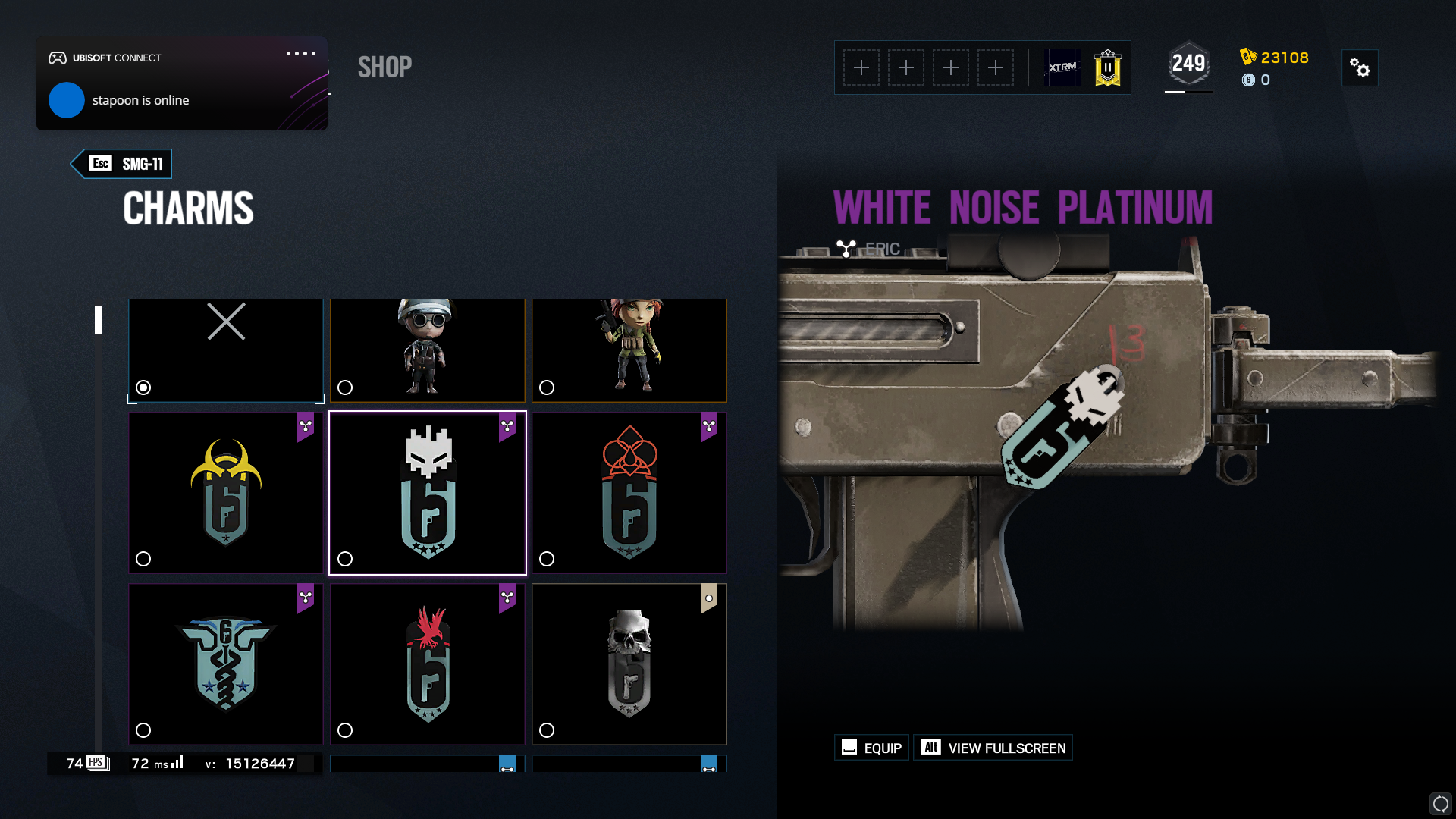The image size is (1456, 819).
Task: Select the crimson phoenix charm thumbnail
Action: point(428,664)
